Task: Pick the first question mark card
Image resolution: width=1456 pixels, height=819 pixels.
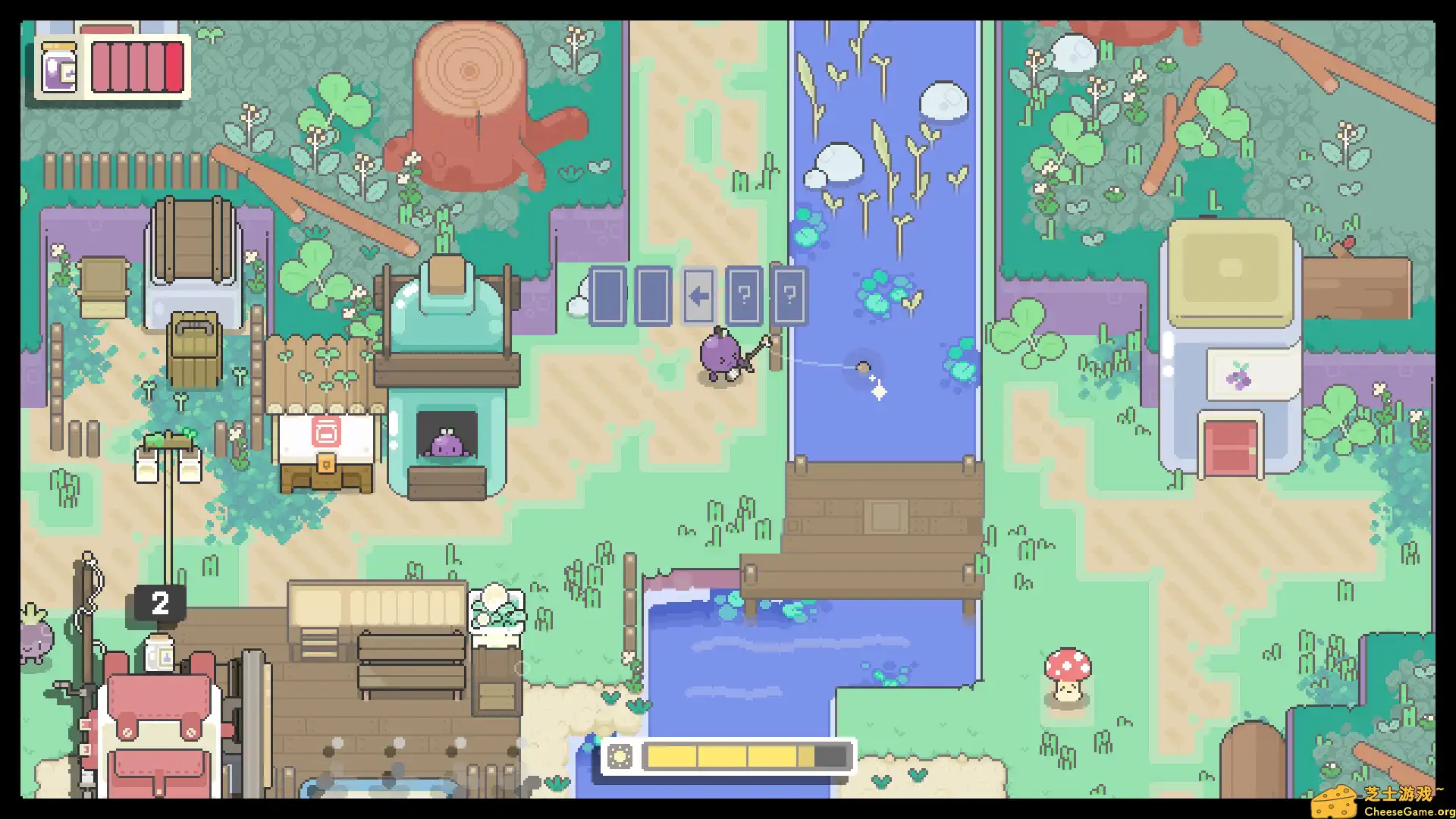Action: (x=745, y=297)
